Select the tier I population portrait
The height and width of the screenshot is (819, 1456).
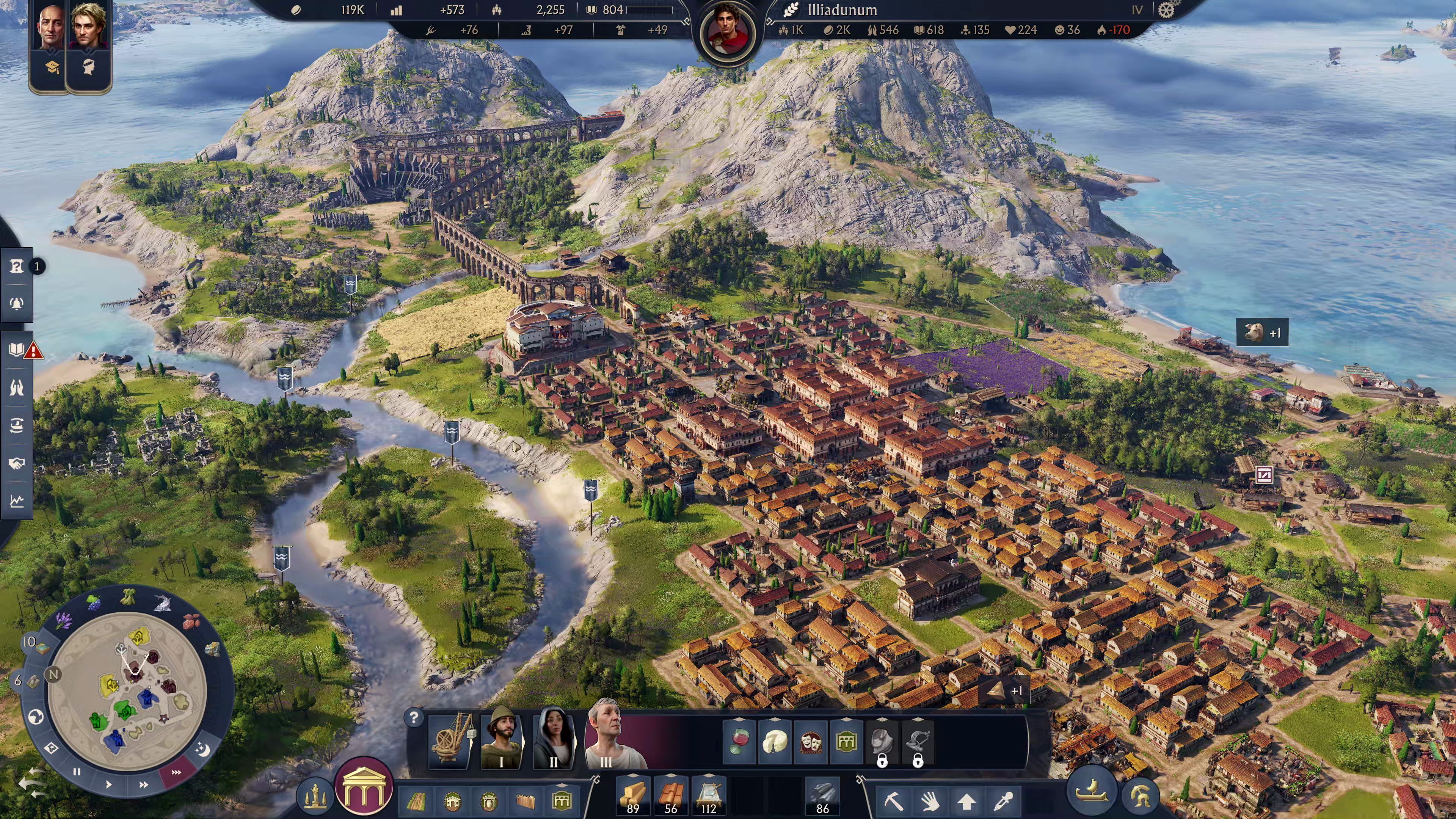(501, 737)
